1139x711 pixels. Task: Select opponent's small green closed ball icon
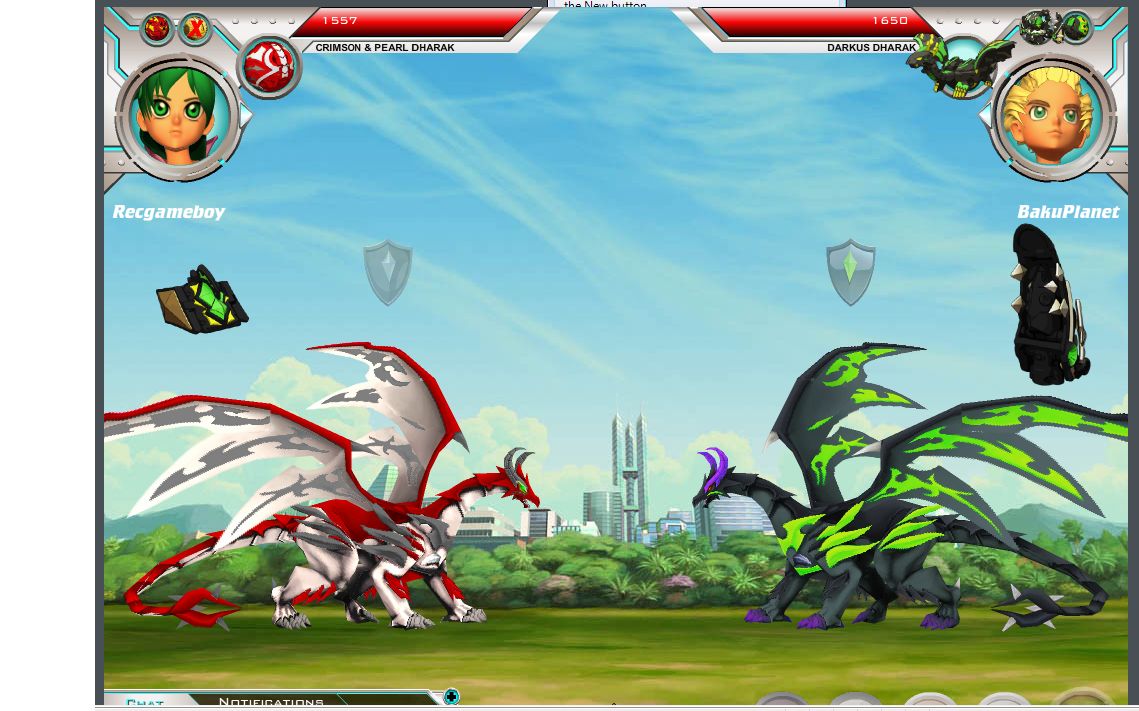coord(1076,27)
